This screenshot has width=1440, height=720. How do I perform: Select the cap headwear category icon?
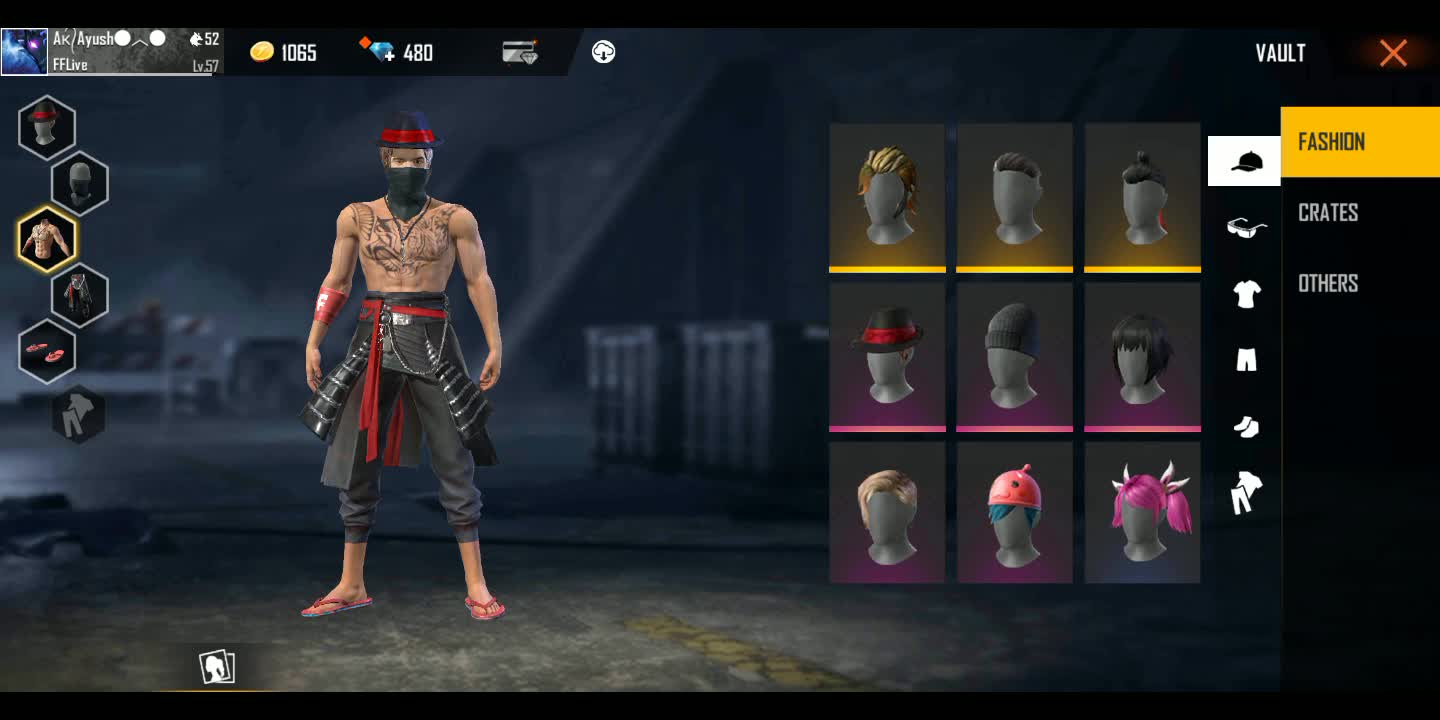pyautogui.click(x=1244, y=162)
